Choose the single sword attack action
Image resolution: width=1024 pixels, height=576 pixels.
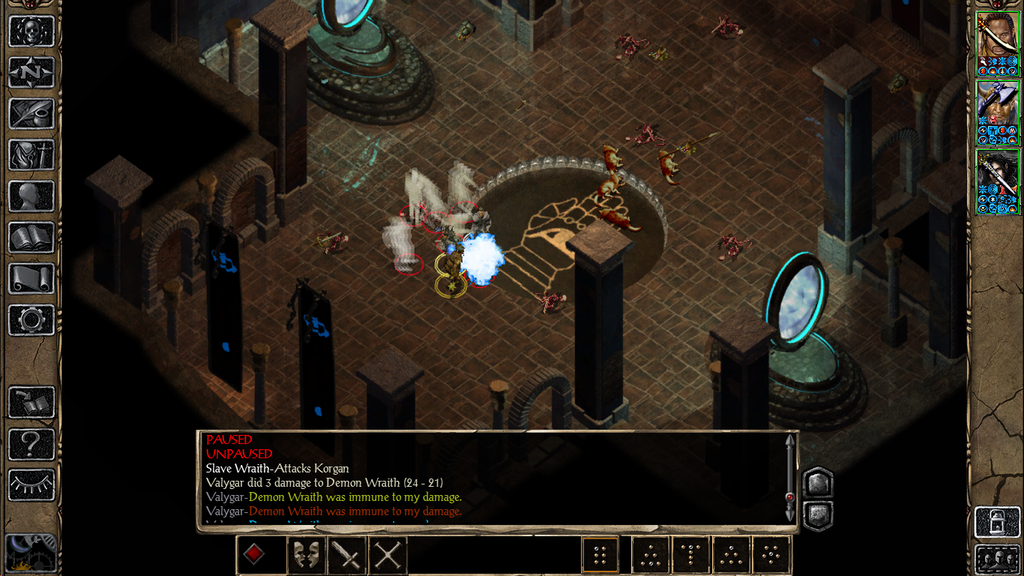346,555
